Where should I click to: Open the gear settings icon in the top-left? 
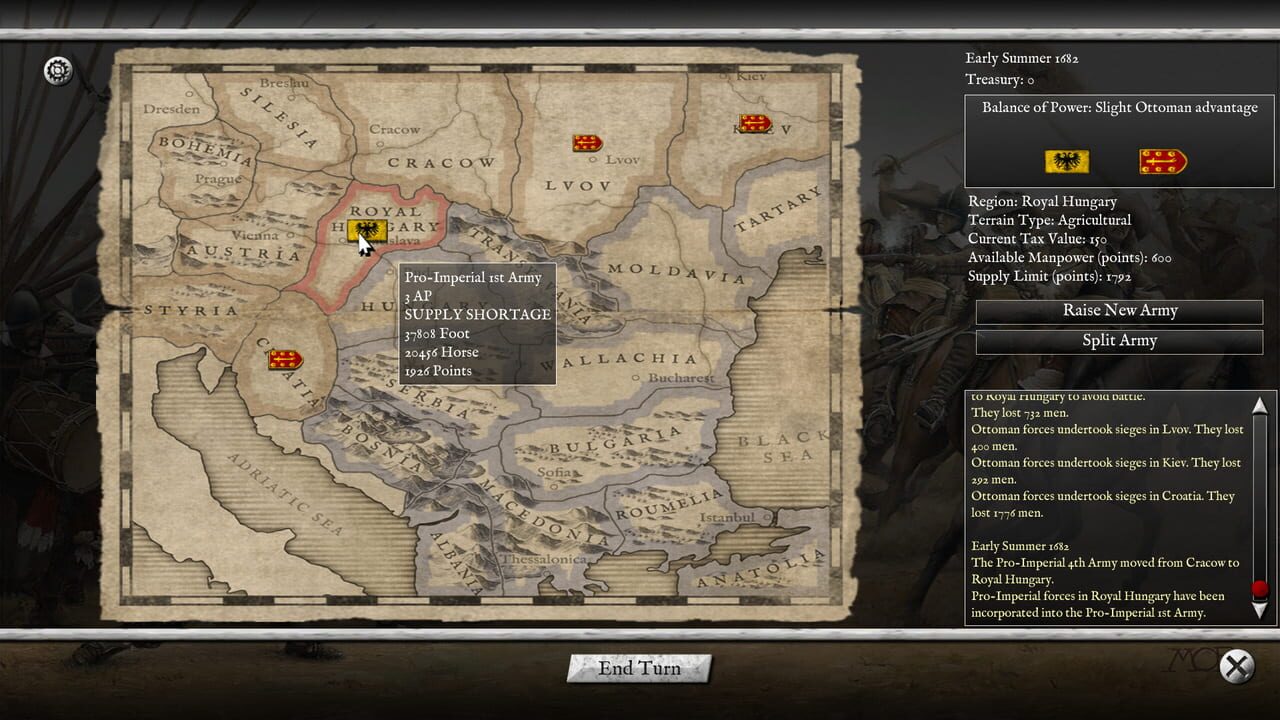(57, 71)
